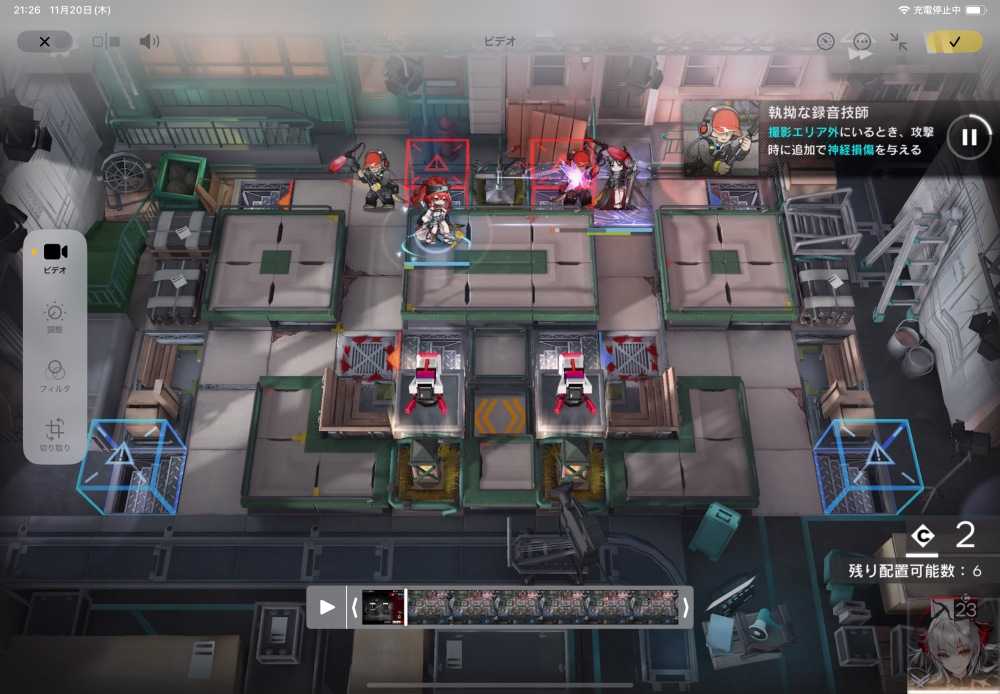This screenshot has width=1000, height=694.
Task: Switch to the ビデオ editing tab
Action: point(55,258)
